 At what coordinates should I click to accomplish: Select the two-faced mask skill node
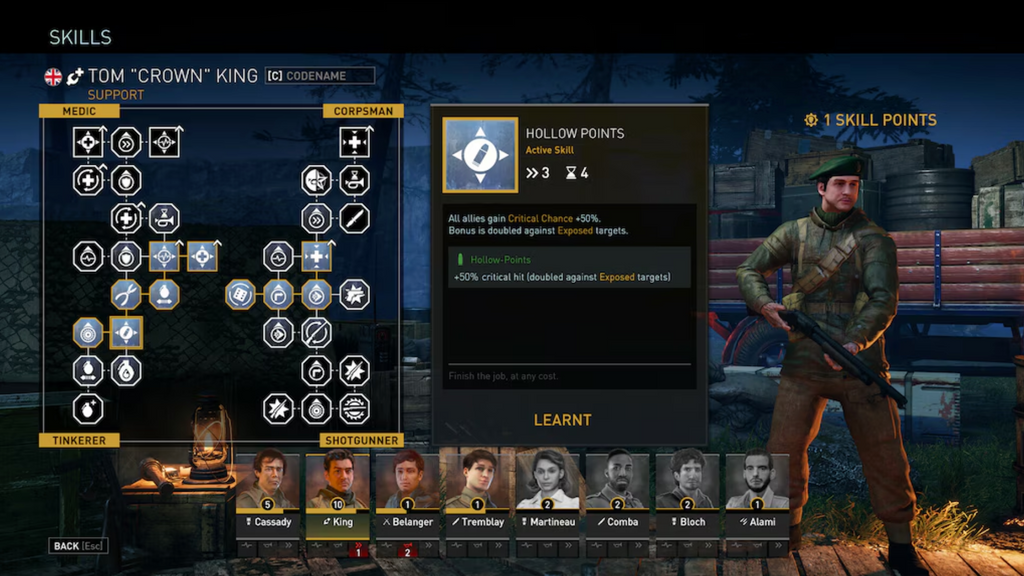click(316, 180)
